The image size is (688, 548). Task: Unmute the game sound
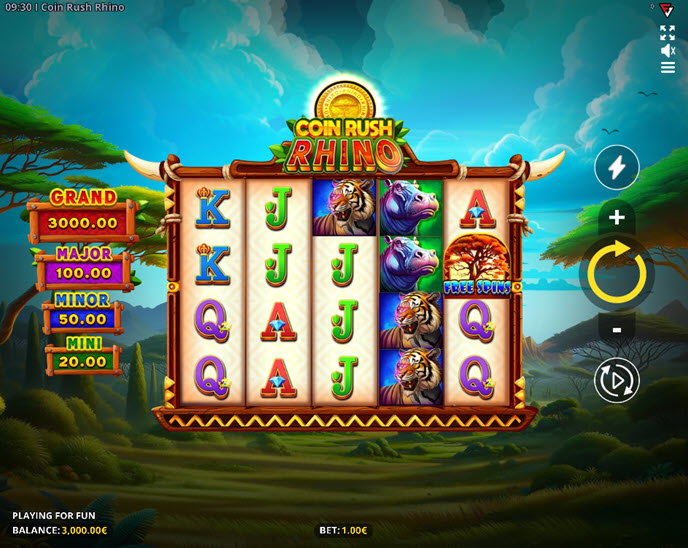tap(668, 50)
